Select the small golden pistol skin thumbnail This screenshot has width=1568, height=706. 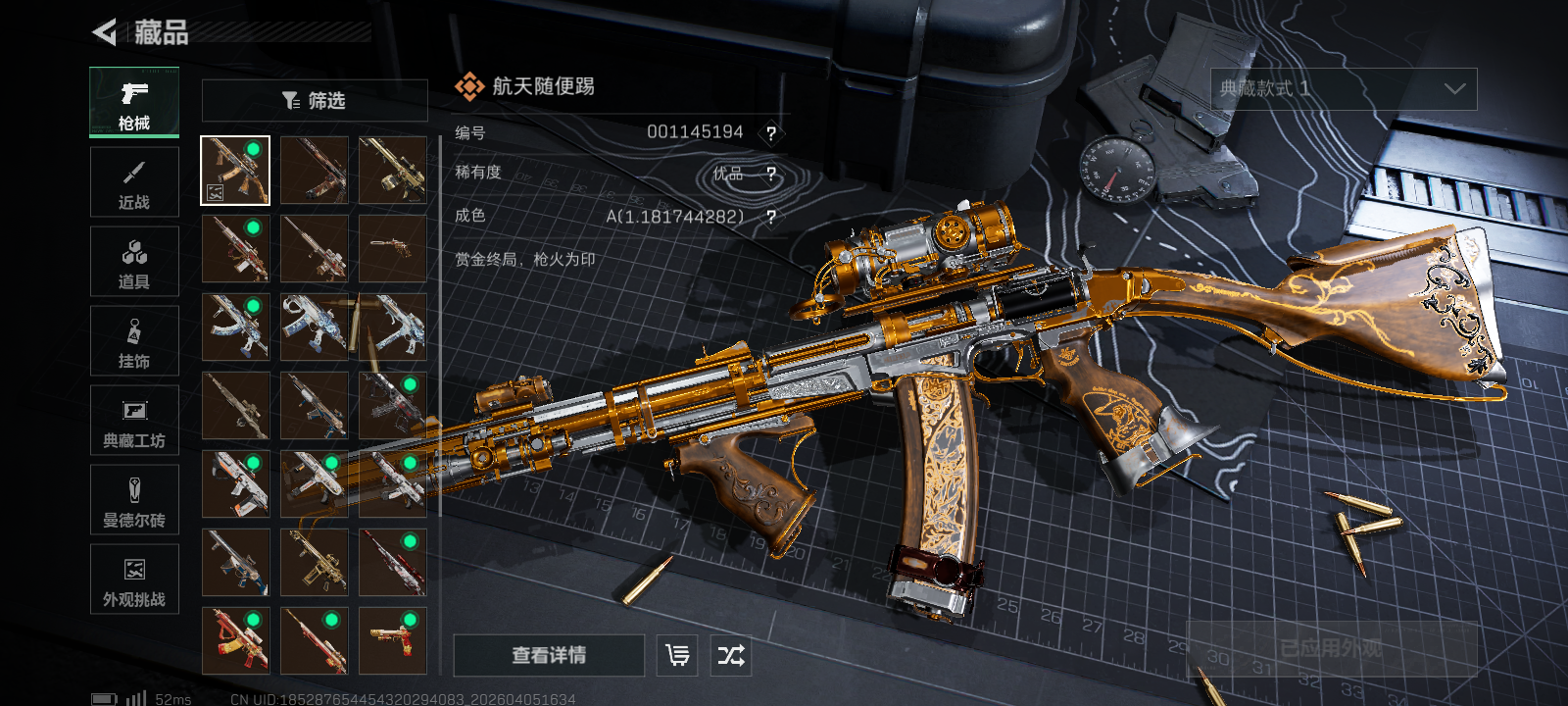393,249
